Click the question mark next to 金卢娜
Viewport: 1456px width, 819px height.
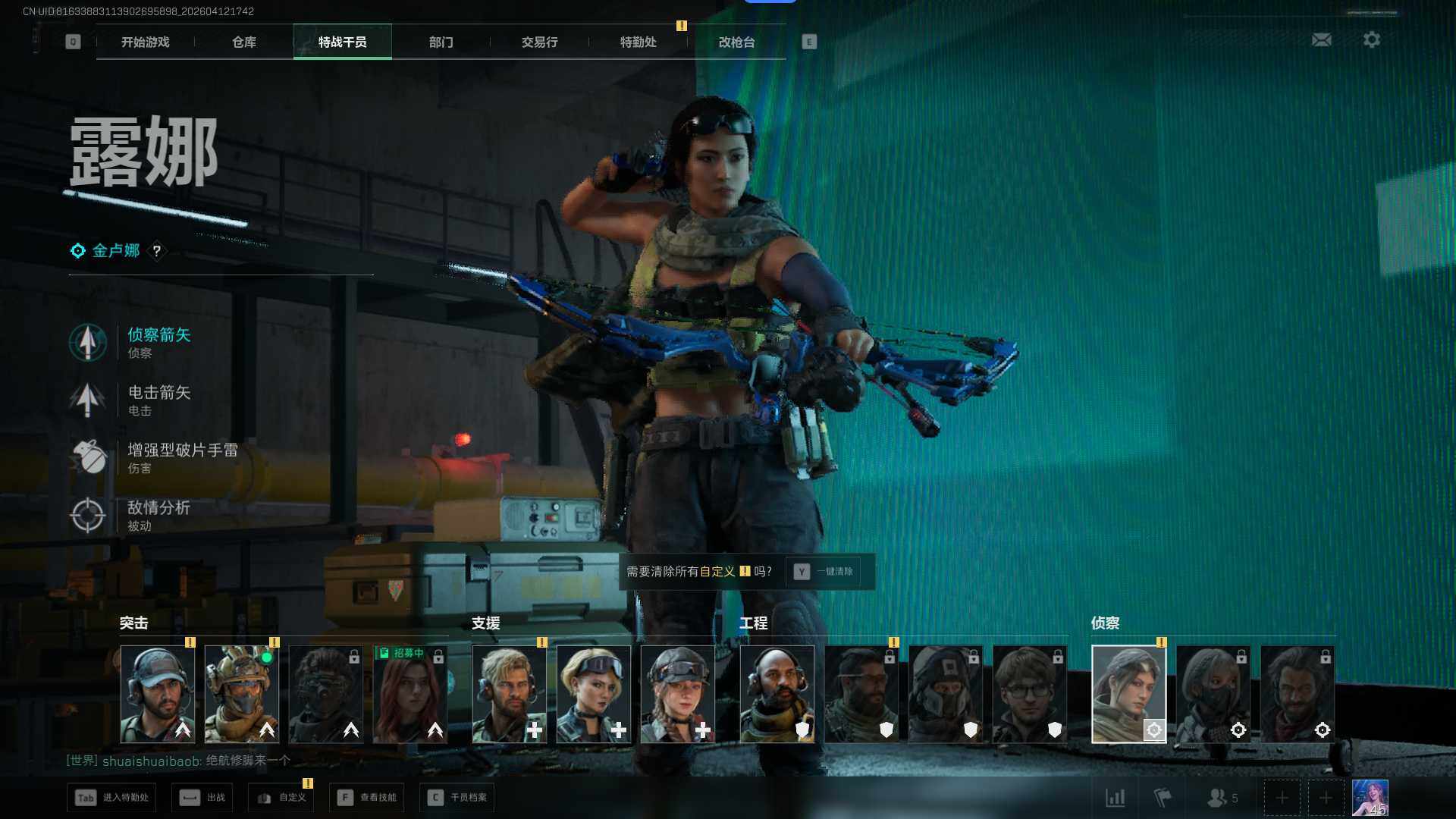[x=156, y=250]
